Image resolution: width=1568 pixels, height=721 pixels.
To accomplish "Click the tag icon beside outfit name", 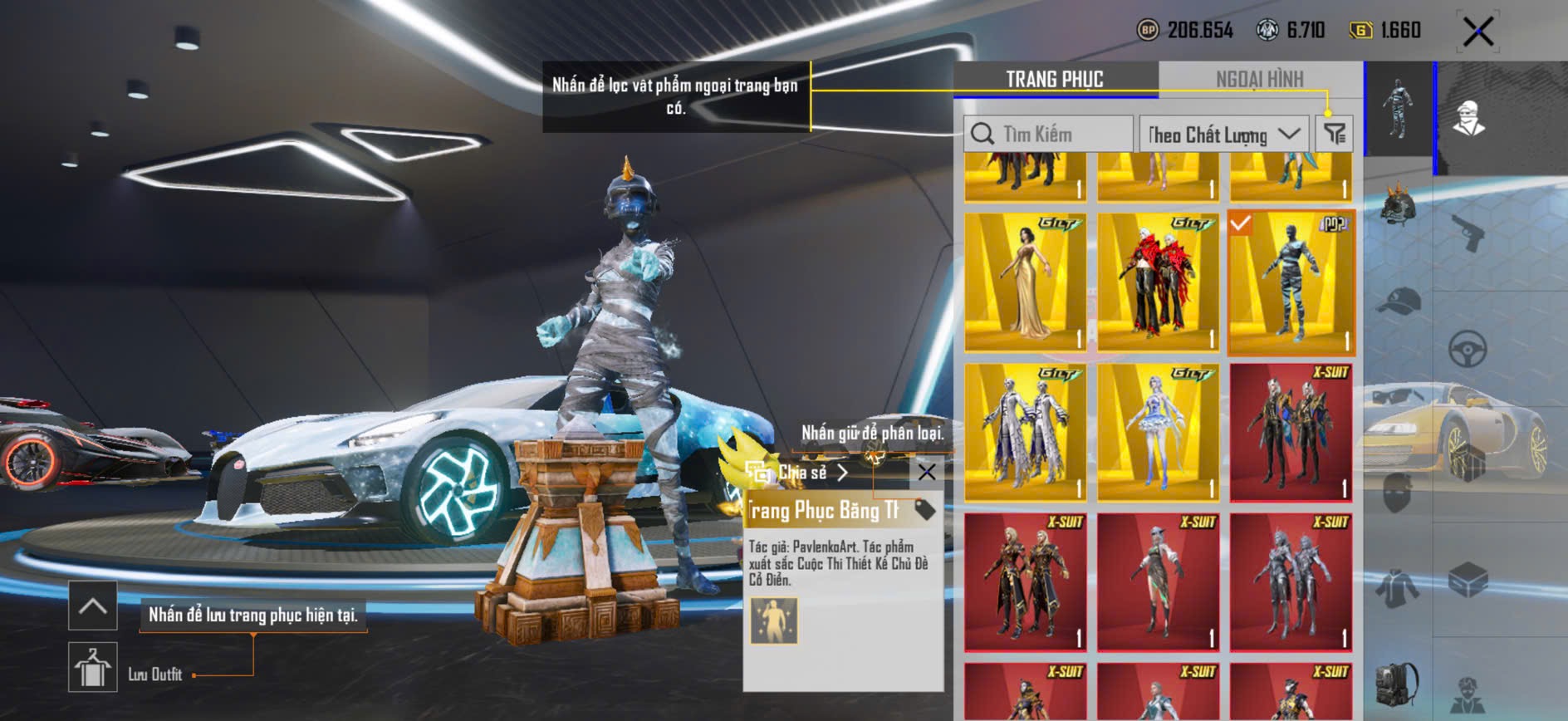I will tap(924, 510).
